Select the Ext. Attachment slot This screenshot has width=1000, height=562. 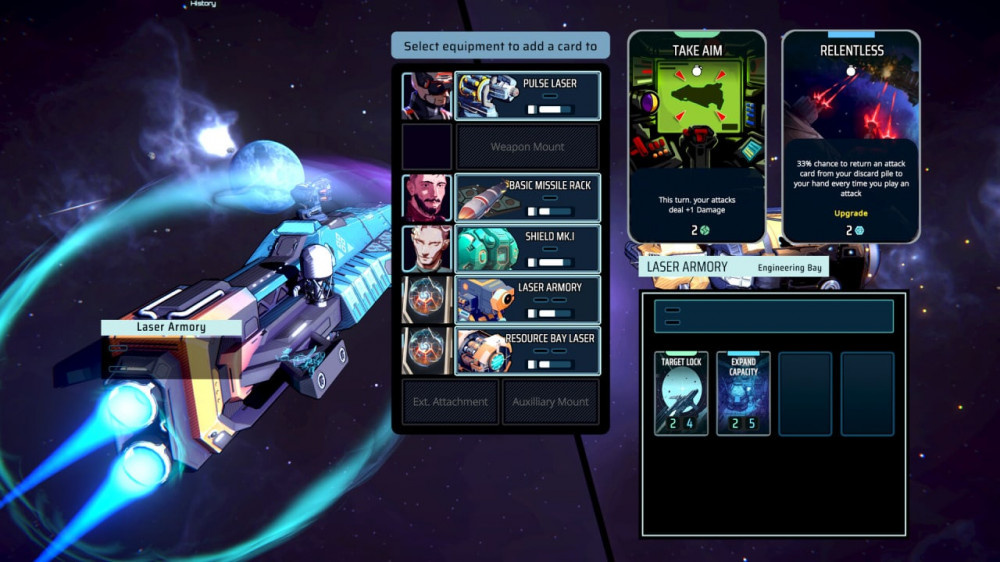pos(450,402)
